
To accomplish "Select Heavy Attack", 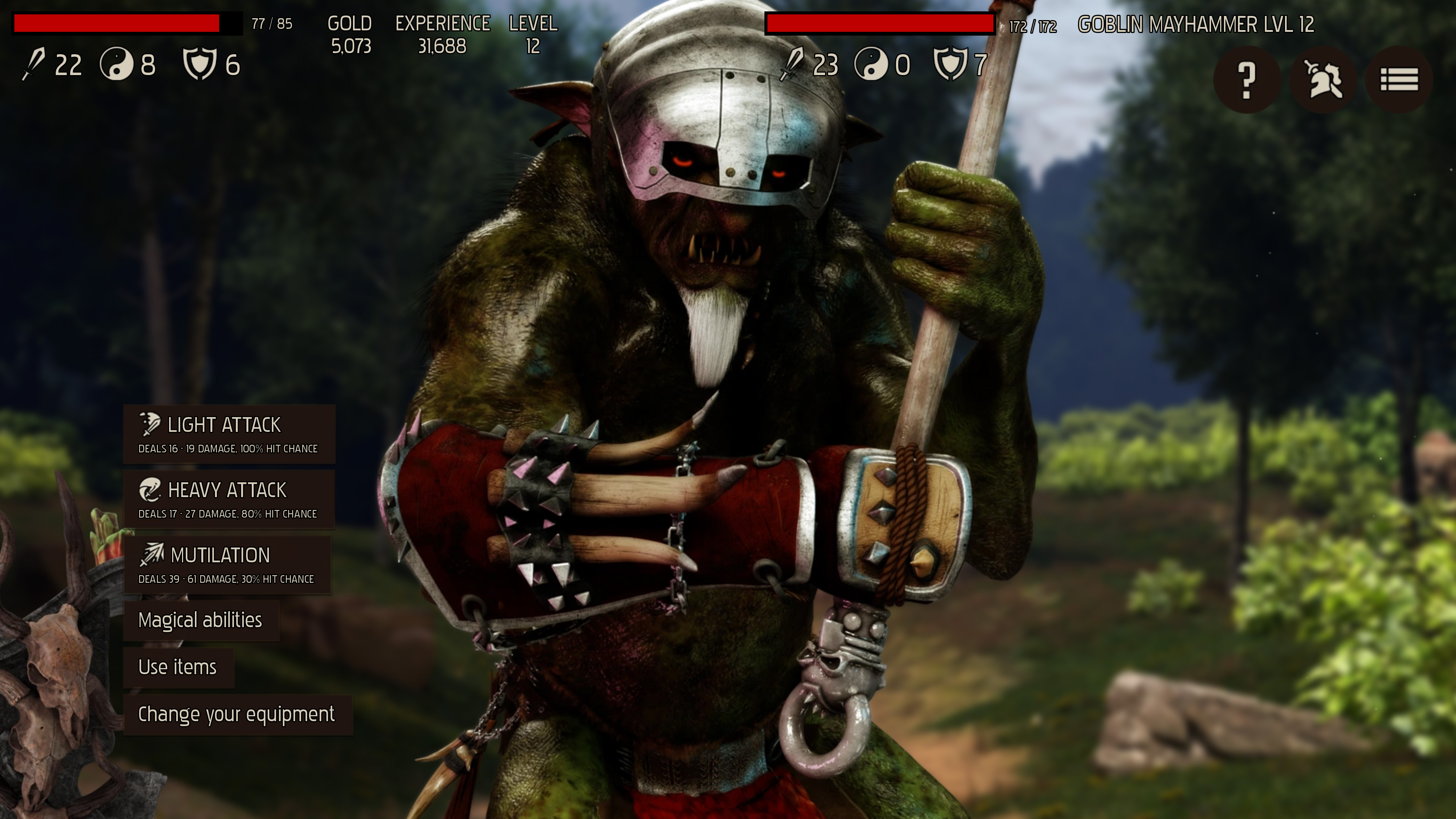I will coord(229,500).
